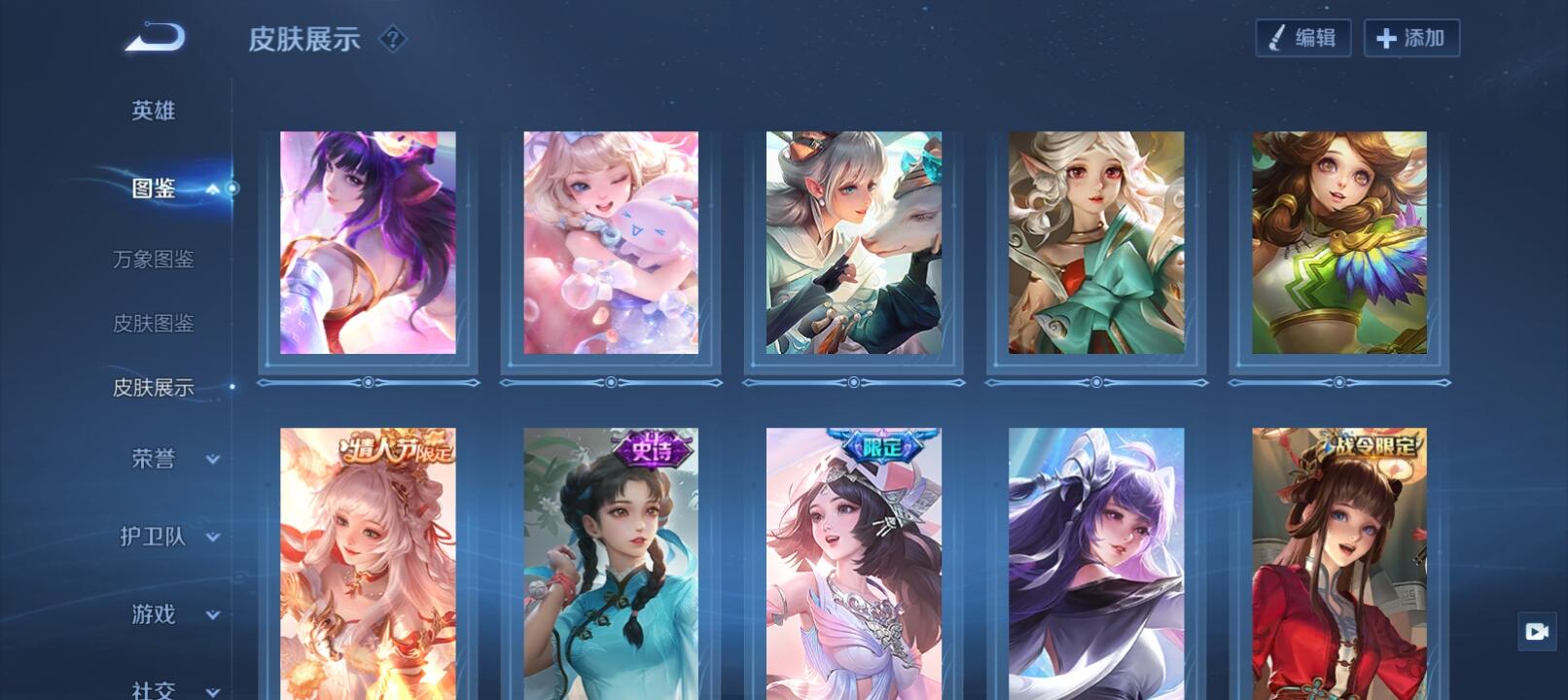Open the 史诗 epic skin card
Viewport: 1568px width, 700px height.
611,564
